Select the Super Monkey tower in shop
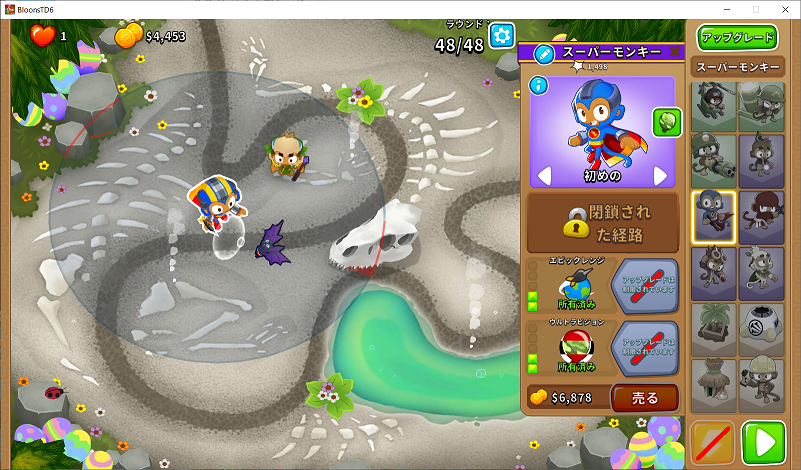The width and height of the screenshot is (801, 470). click(714, 216)
